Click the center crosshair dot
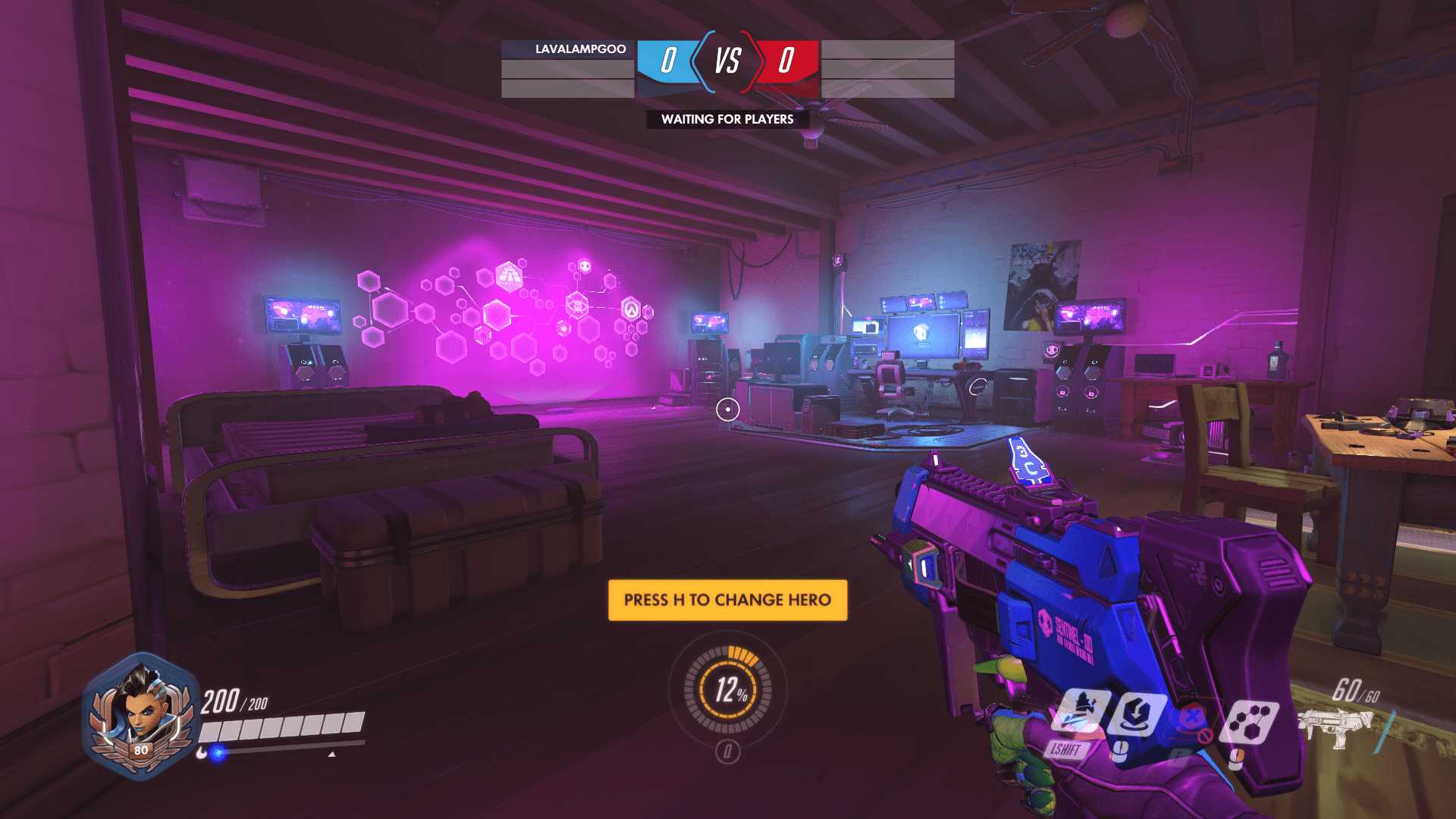 (x=728, y=409)
